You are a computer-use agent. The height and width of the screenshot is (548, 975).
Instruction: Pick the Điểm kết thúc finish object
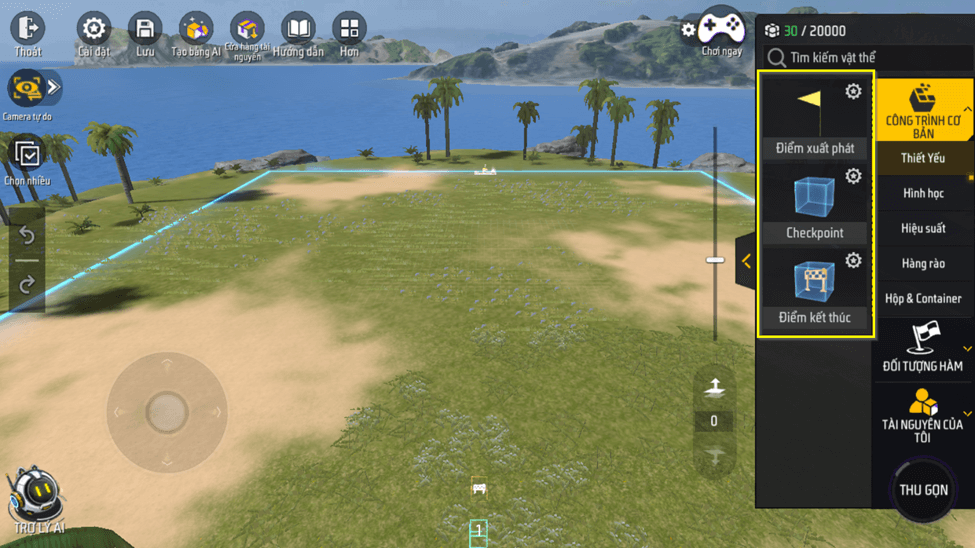814,287
